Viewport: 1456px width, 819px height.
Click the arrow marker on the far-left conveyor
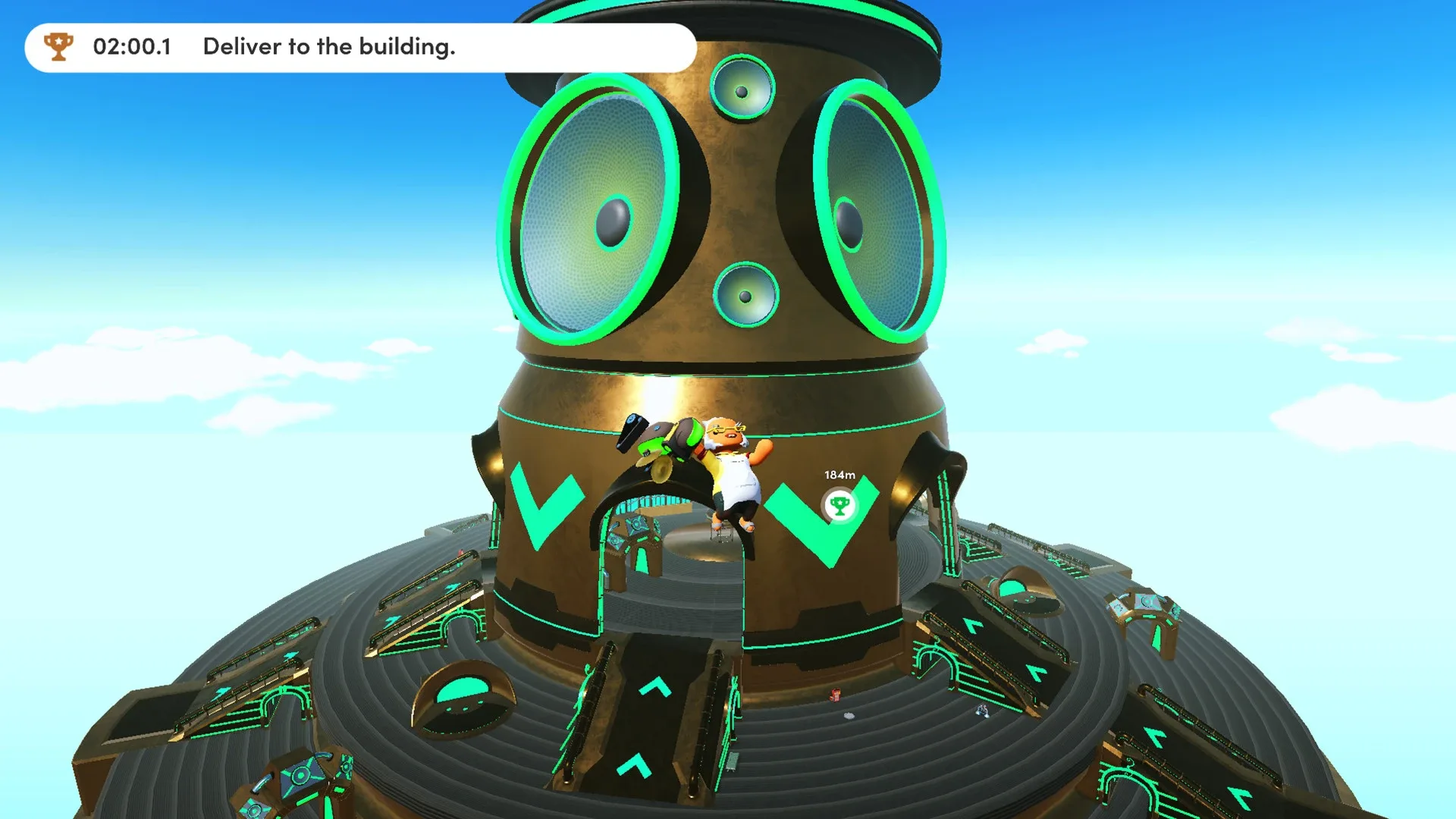click(222, 693)
